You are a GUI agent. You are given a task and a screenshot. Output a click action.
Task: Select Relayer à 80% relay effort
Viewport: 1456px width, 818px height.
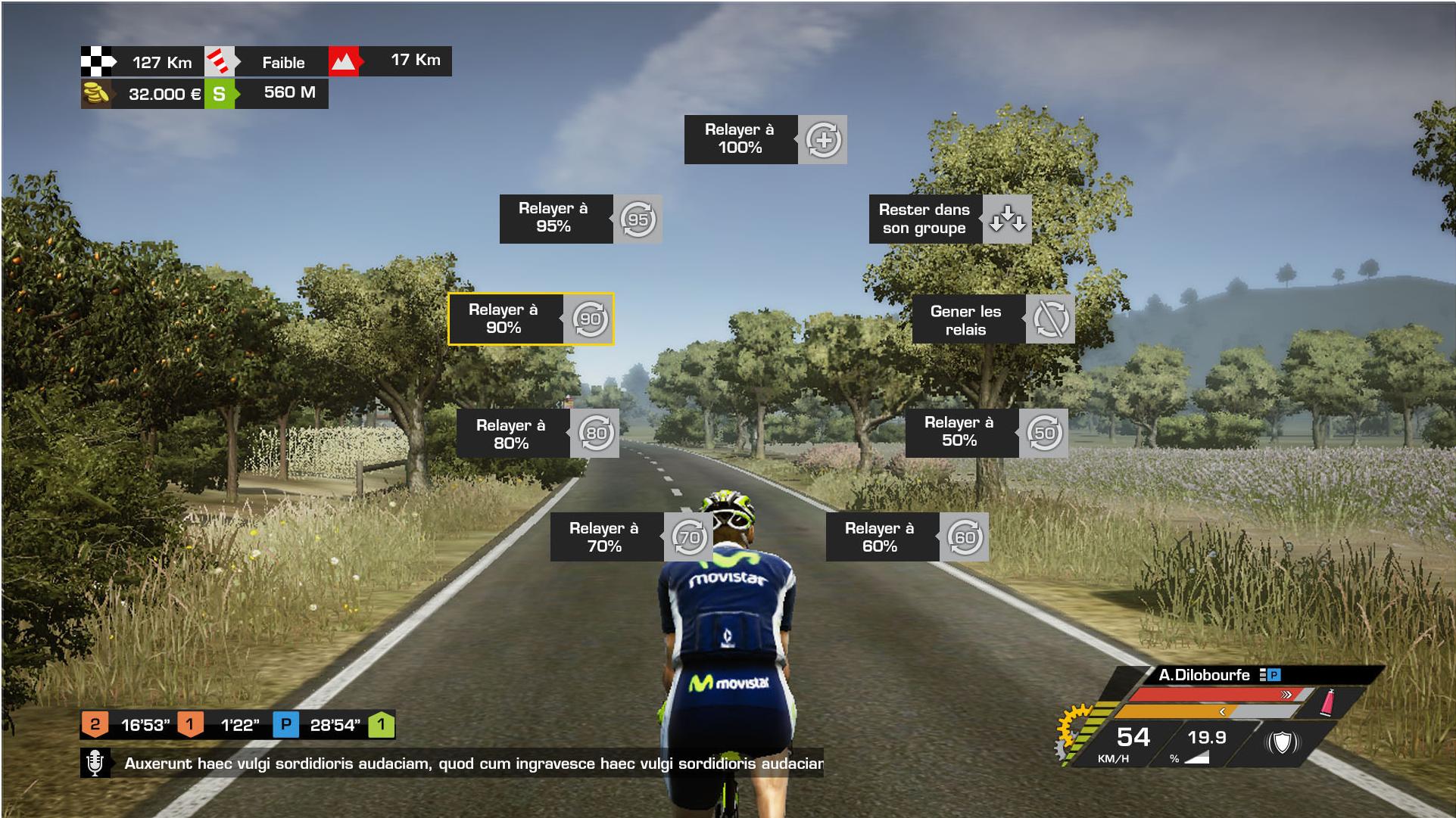tap(538, 434)
